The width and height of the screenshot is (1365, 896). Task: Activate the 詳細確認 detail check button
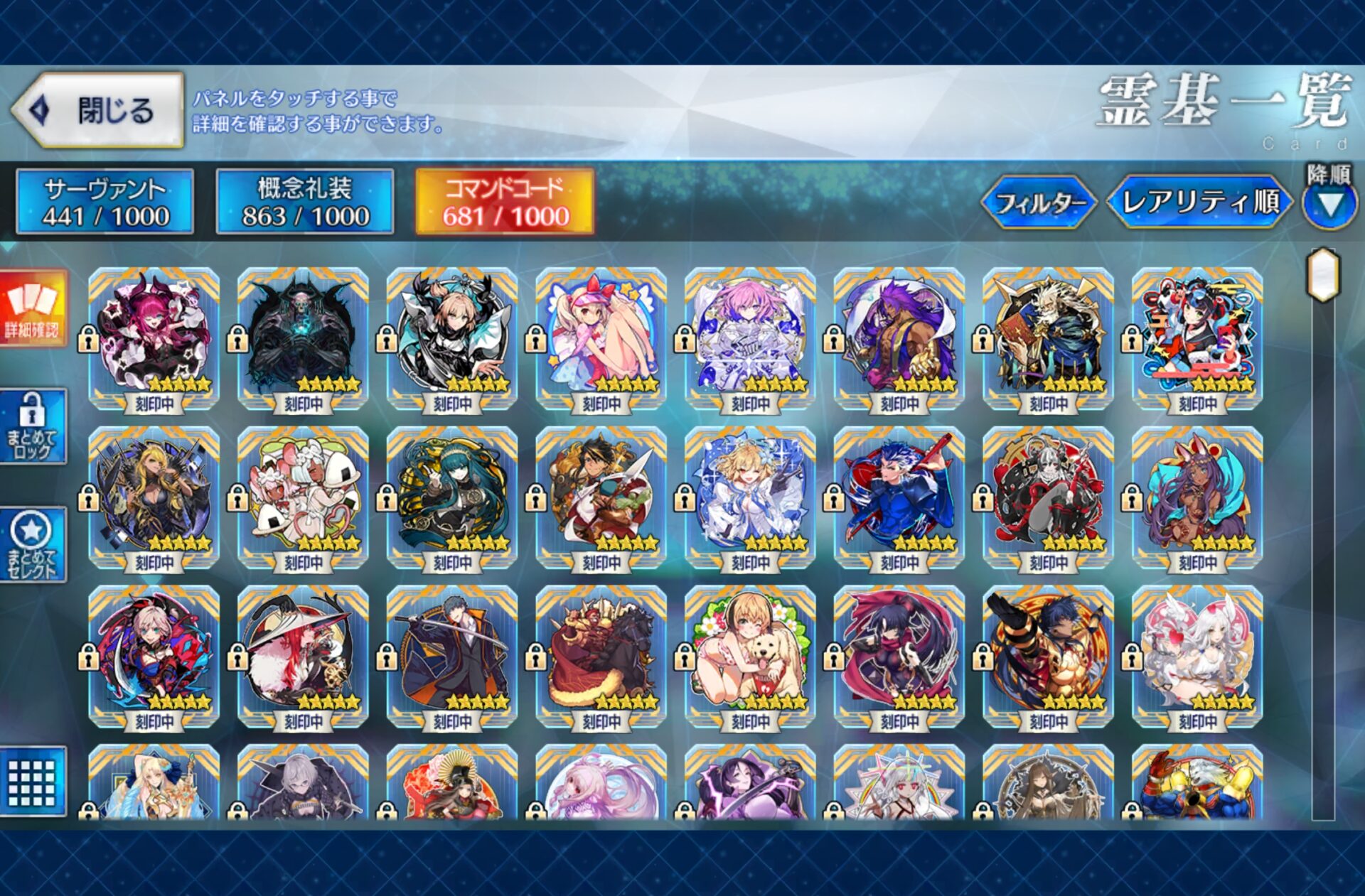33,308
